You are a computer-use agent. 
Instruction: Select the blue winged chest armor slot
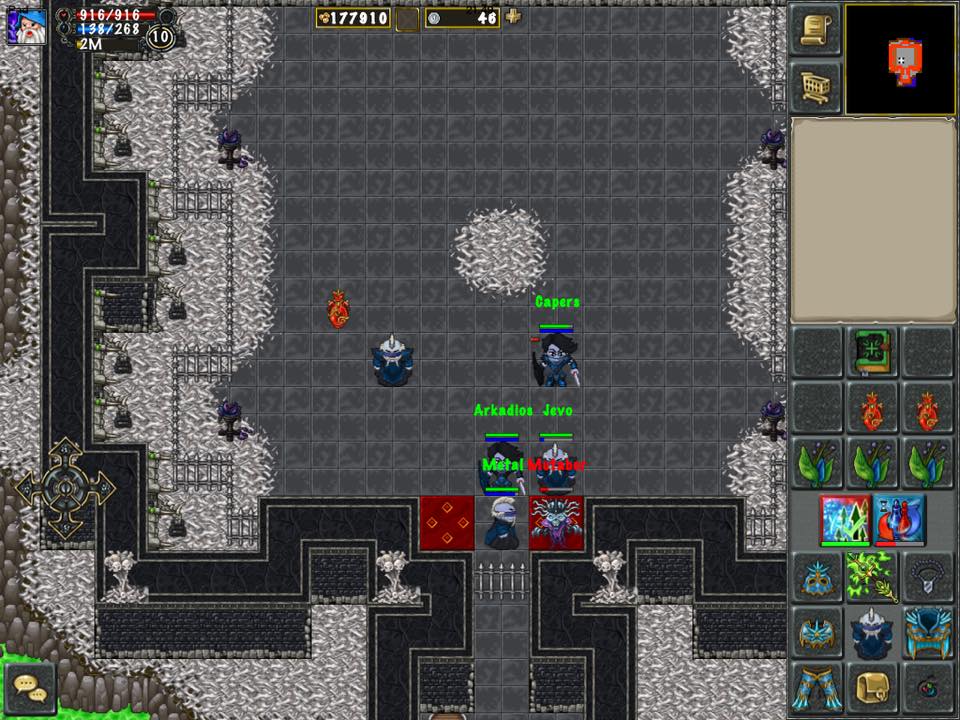(819, 633)
